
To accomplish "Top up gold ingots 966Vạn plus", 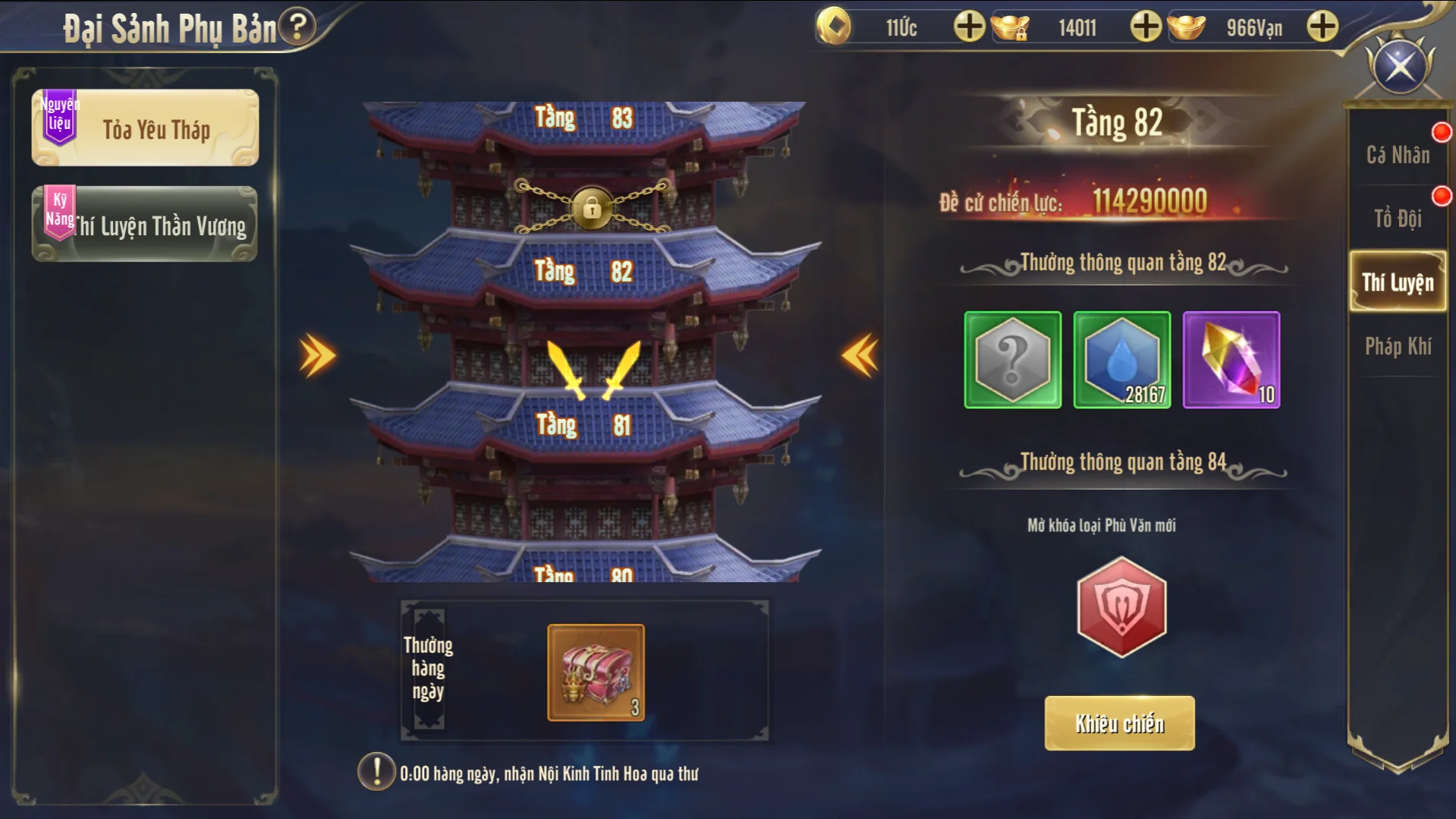I will 1322,27.
